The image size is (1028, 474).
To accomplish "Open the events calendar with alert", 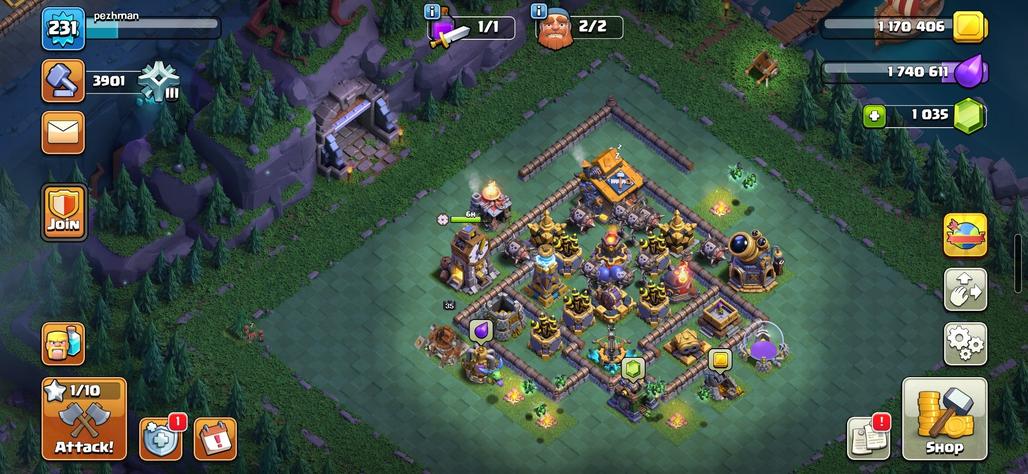I will click(215, 438).
